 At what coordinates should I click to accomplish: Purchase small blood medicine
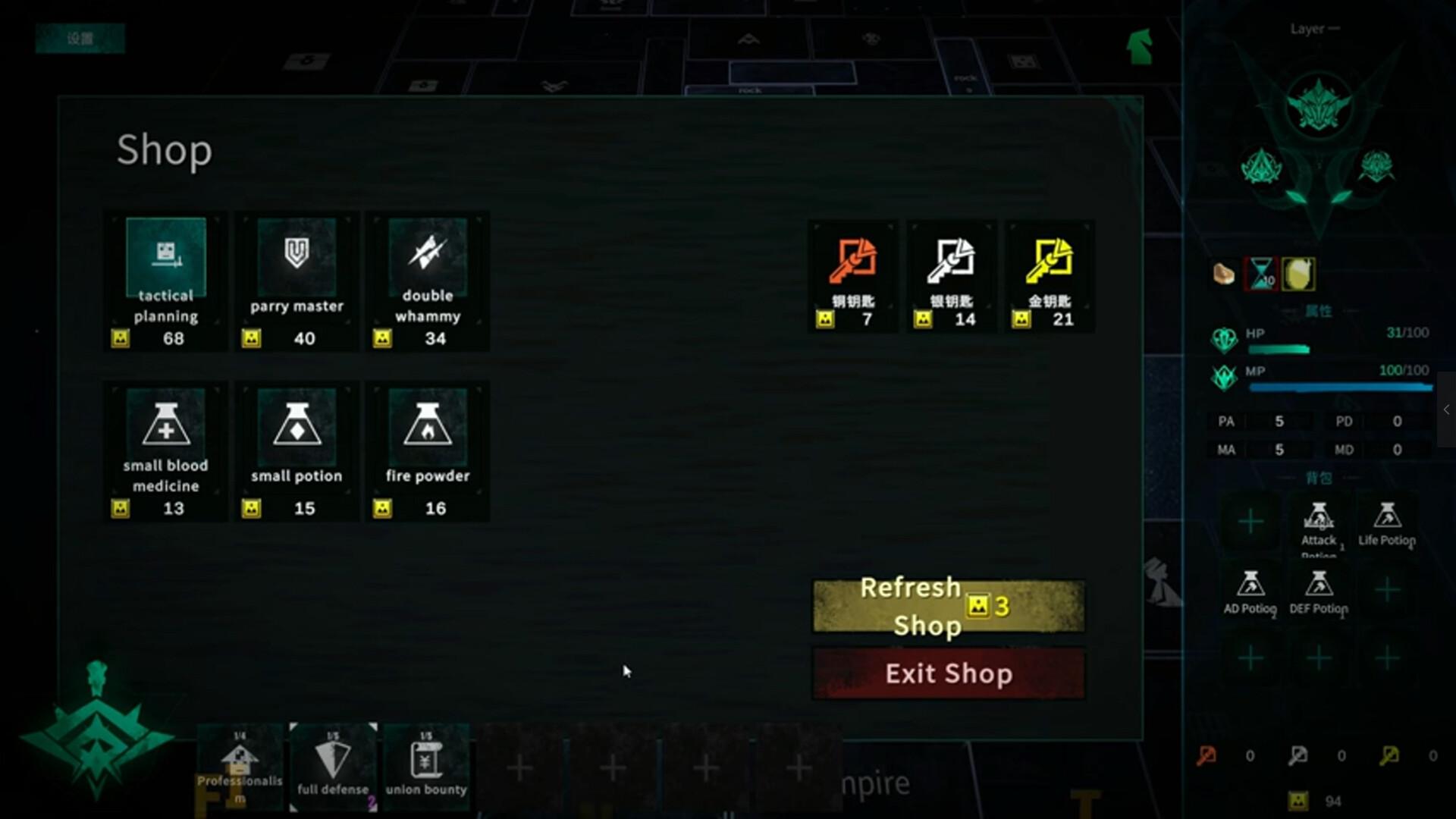pyautogui.click(x=166, y=450)
